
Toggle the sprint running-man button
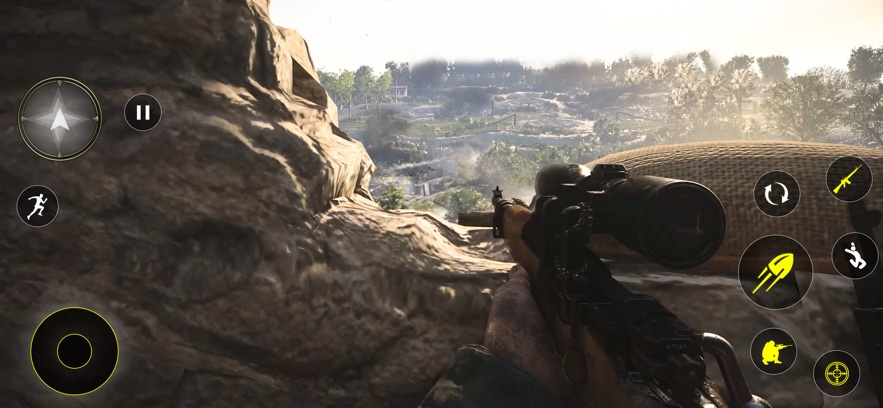coord(37,206)
